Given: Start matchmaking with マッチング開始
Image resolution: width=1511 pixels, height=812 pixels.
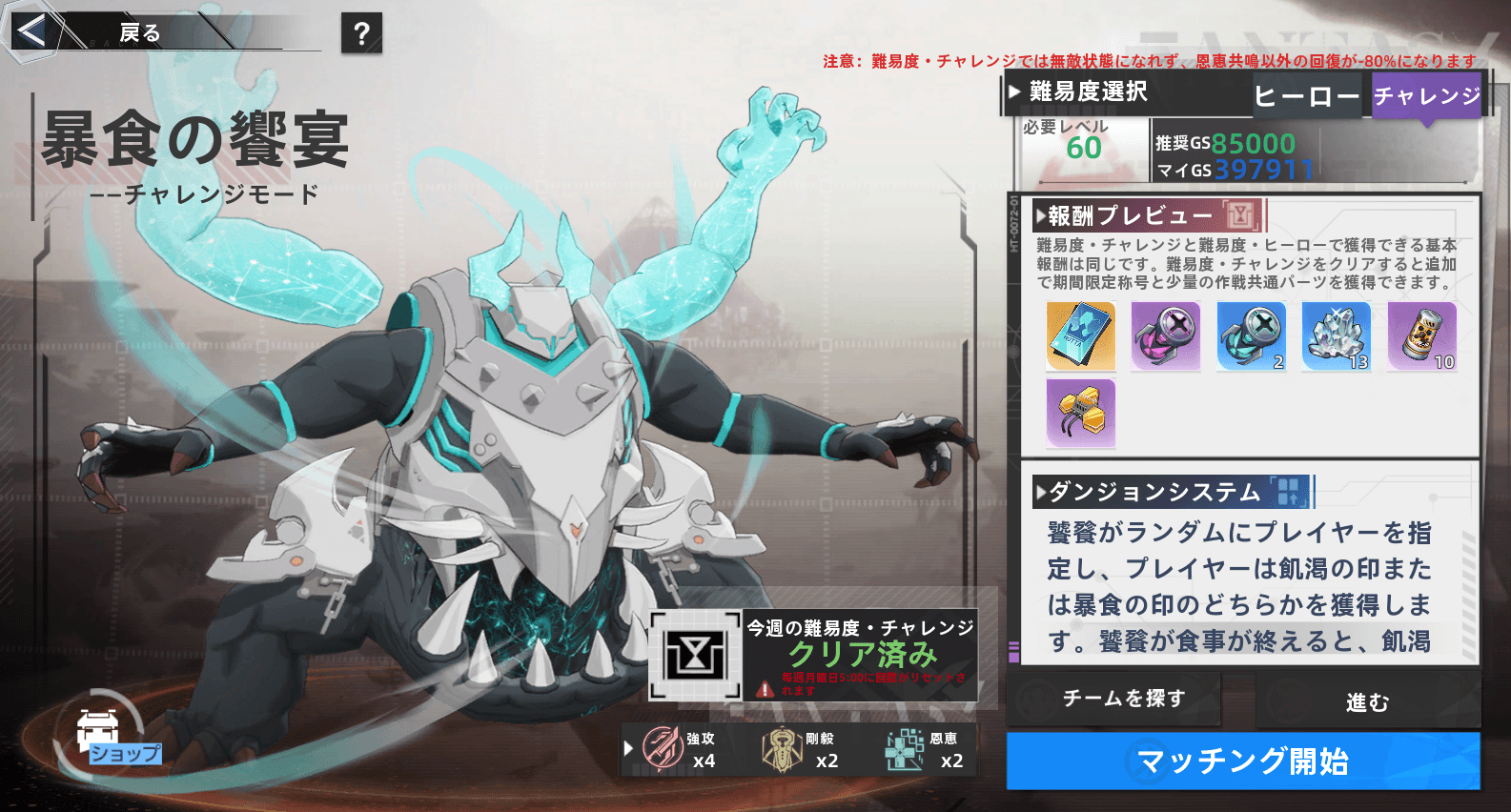Looking at the screenshot, I should [x=1242, y=761].
